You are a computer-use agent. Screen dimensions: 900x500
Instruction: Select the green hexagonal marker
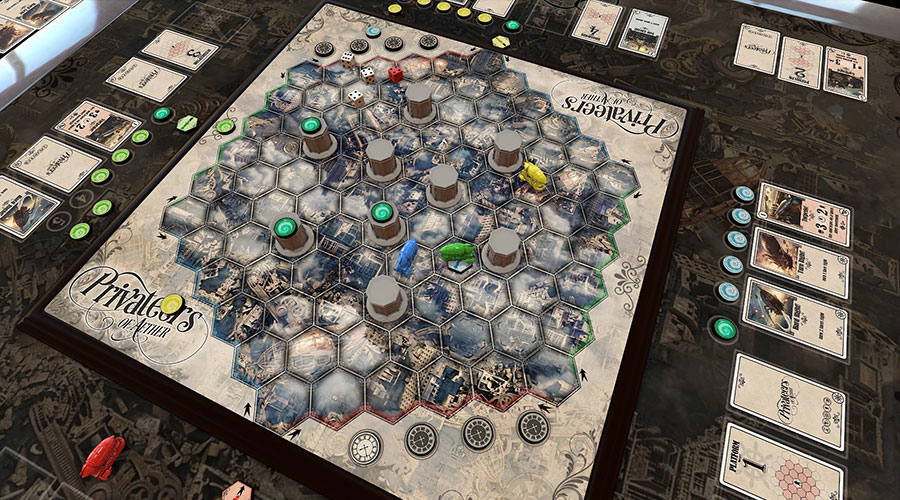point(186,122)
